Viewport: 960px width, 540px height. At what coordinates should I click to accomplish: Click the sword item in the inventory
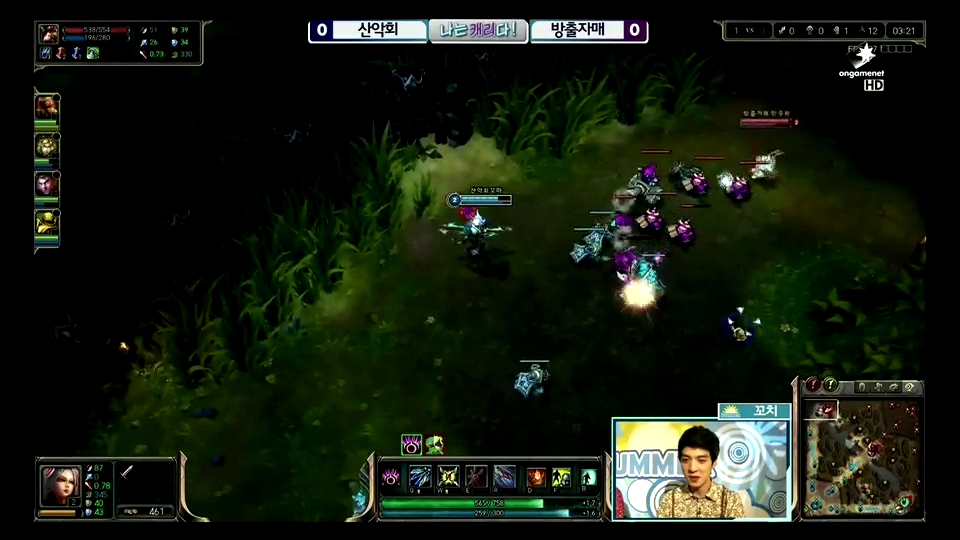pos(129,471)
